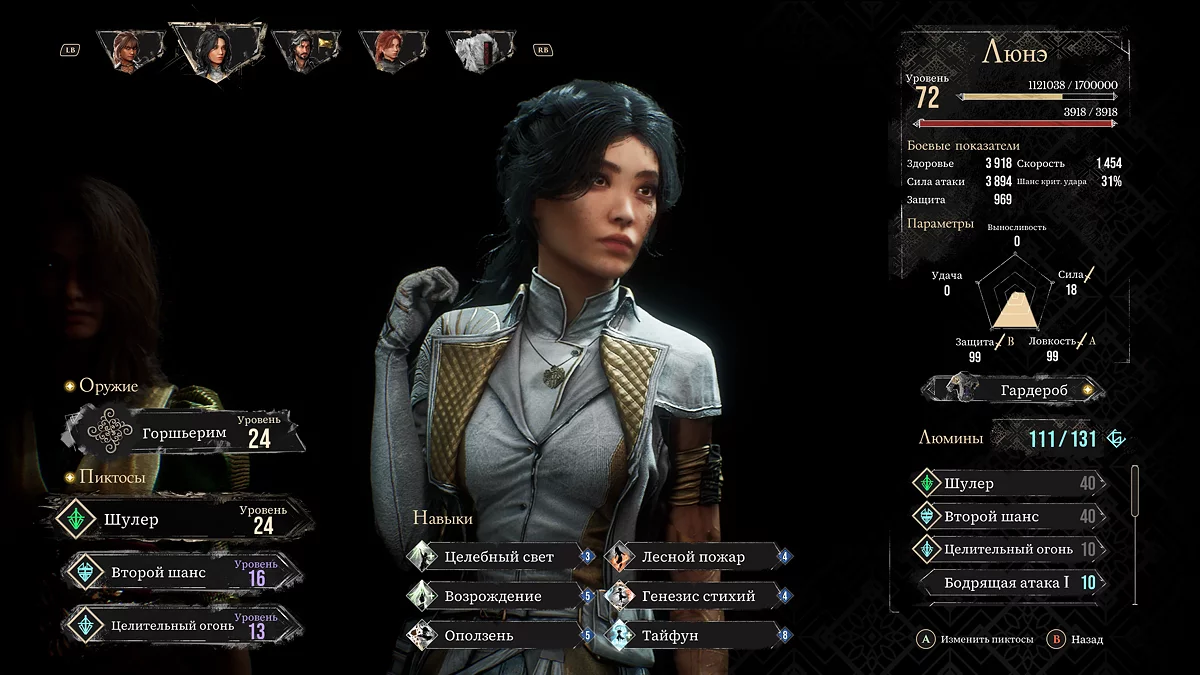Select the Целебный свет skill
This screenshot has height=675, width=1200.
pyautogui.click(x=498, y=557)
